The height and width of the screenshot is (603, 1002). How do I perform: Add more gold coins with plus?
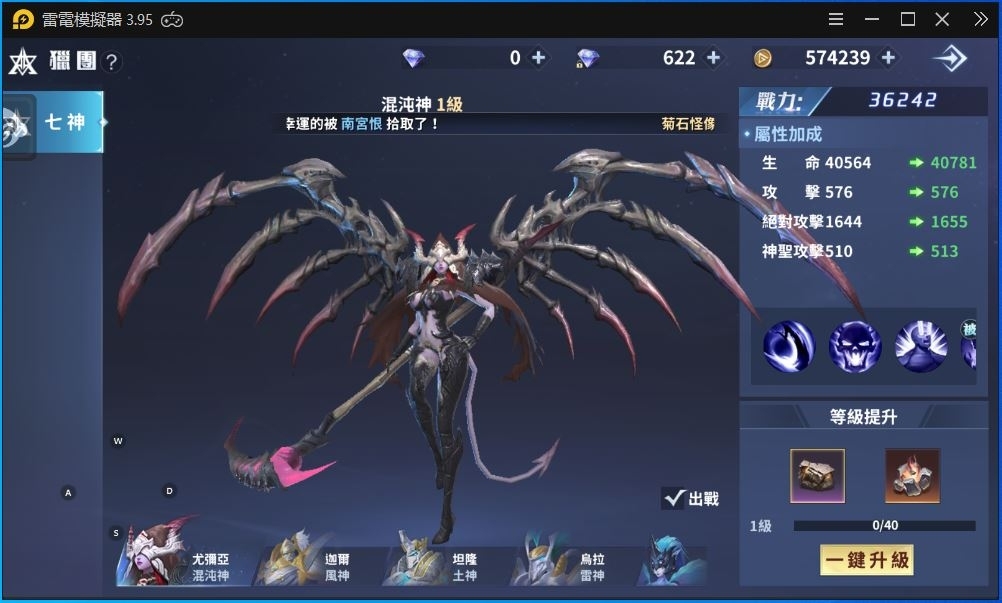tap(888, 58)
